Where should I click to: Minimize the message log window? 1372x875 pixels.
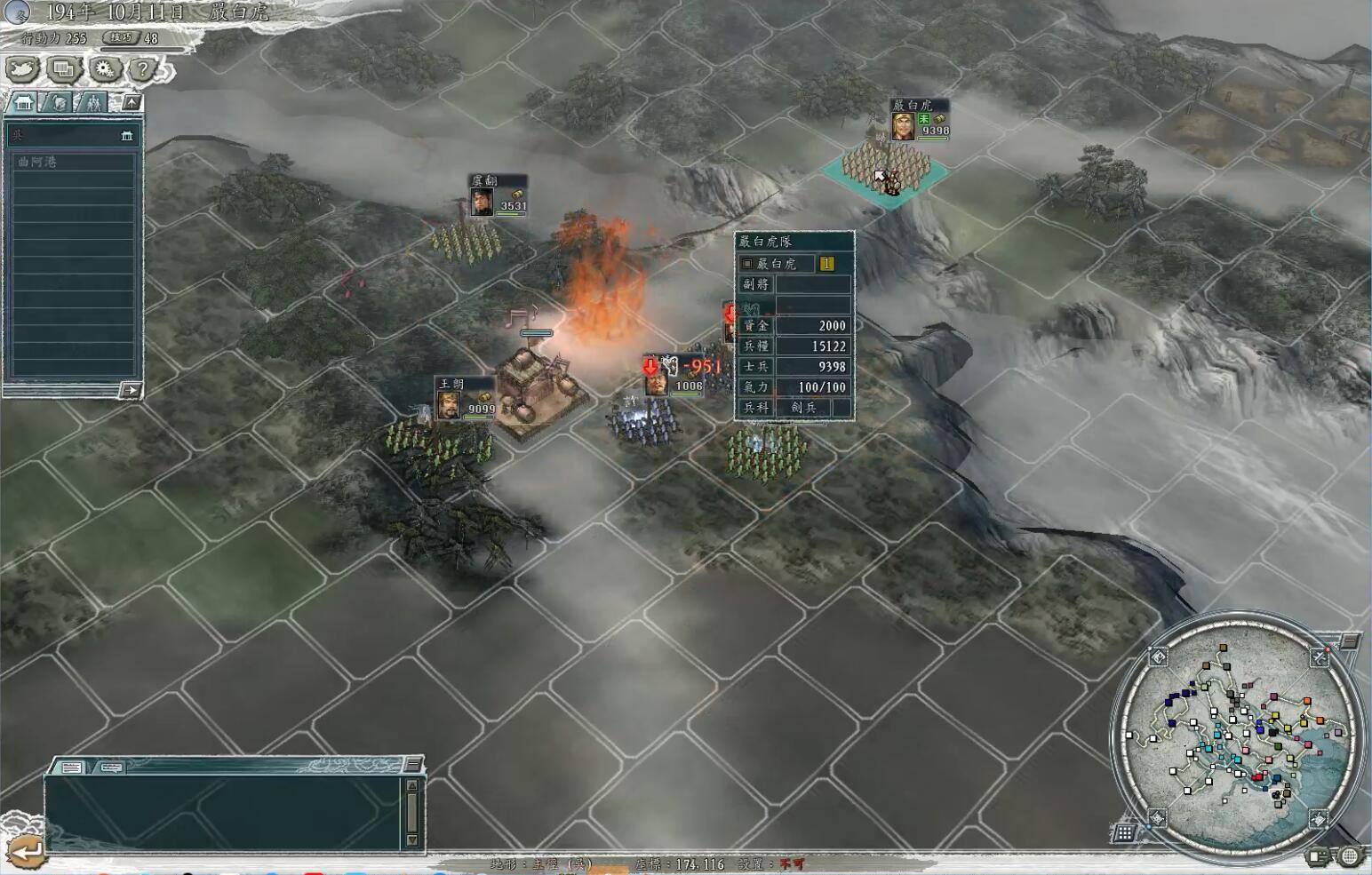click(x=413, y=765)
